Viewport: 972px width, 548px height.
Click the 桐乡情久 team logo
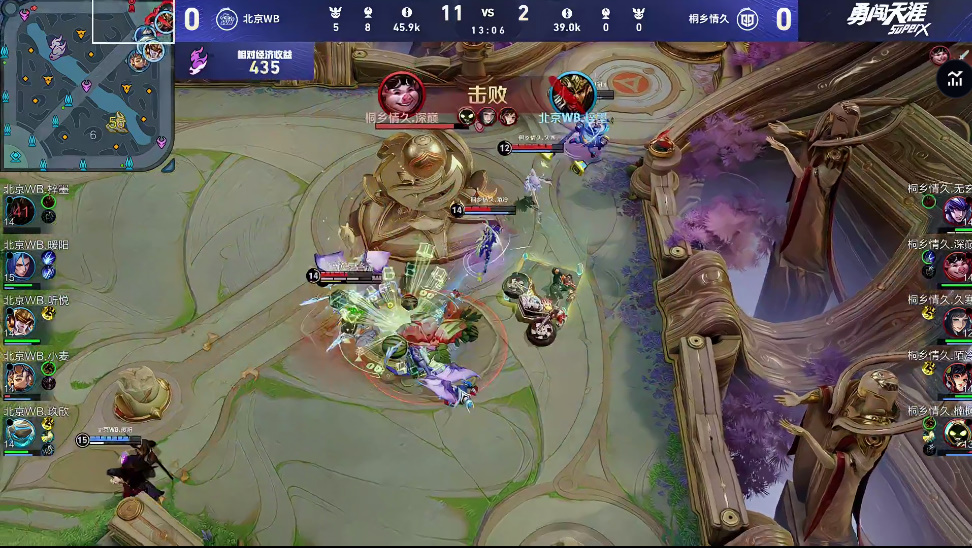coord(747,18)
